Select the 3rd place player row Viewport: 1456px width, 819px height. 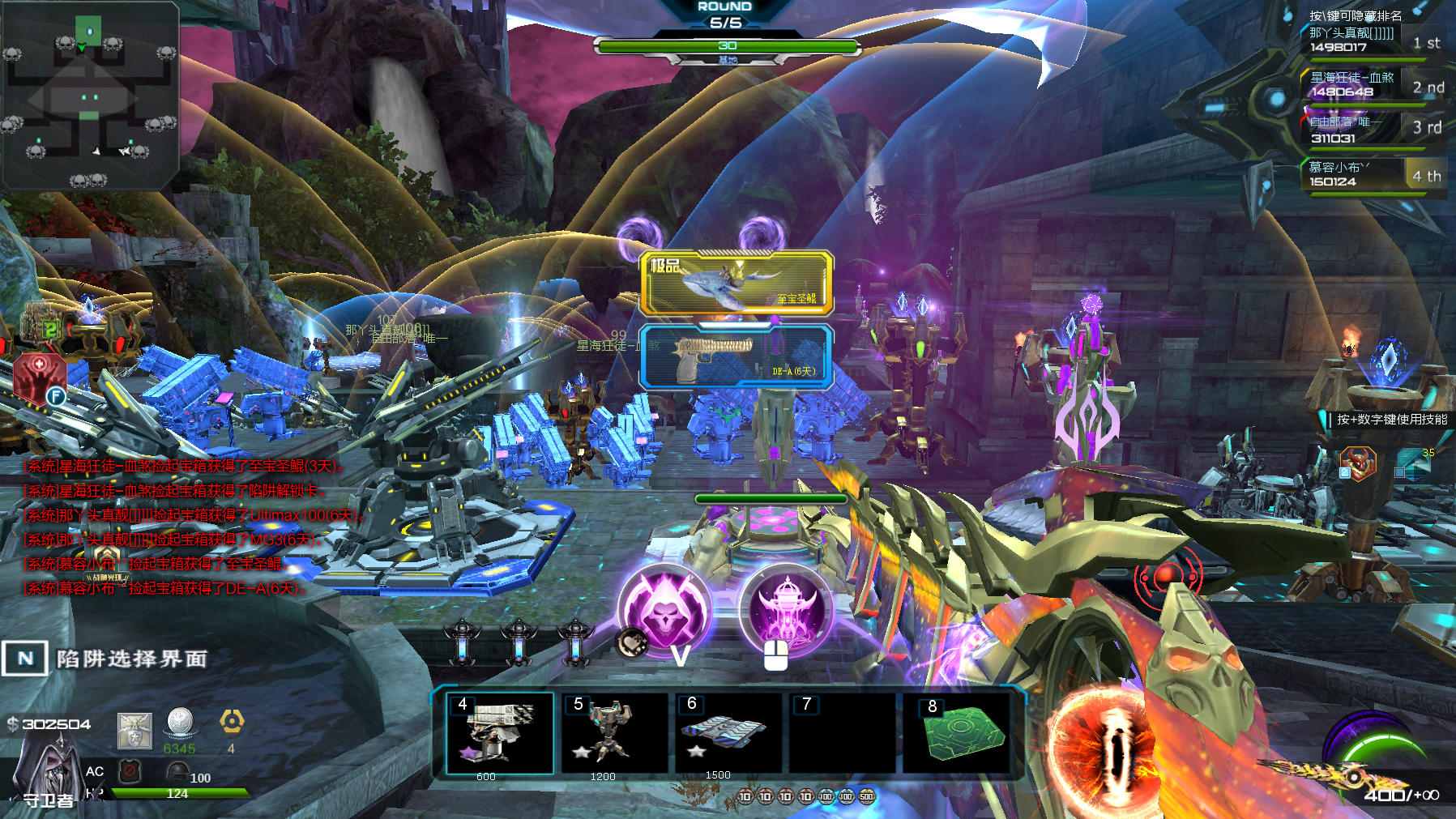pyautogui.click(x=1375, y=129)
